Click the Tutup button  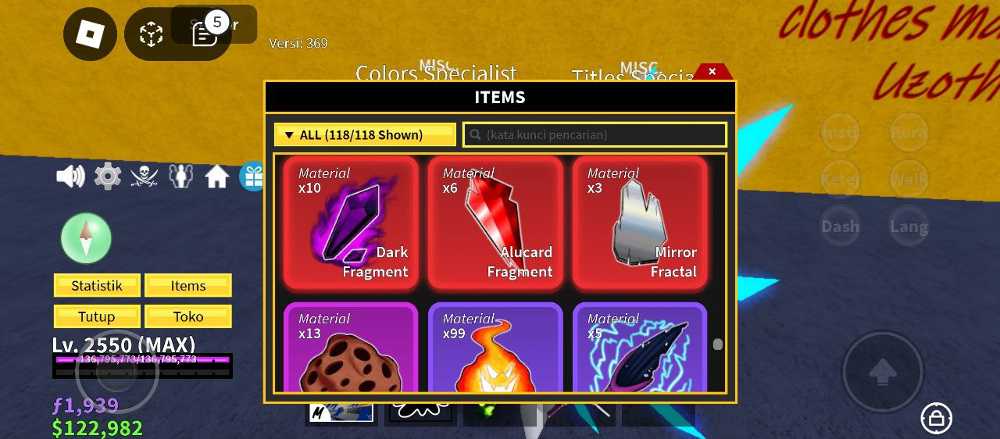pyautogui.click(x=97, y=317)
